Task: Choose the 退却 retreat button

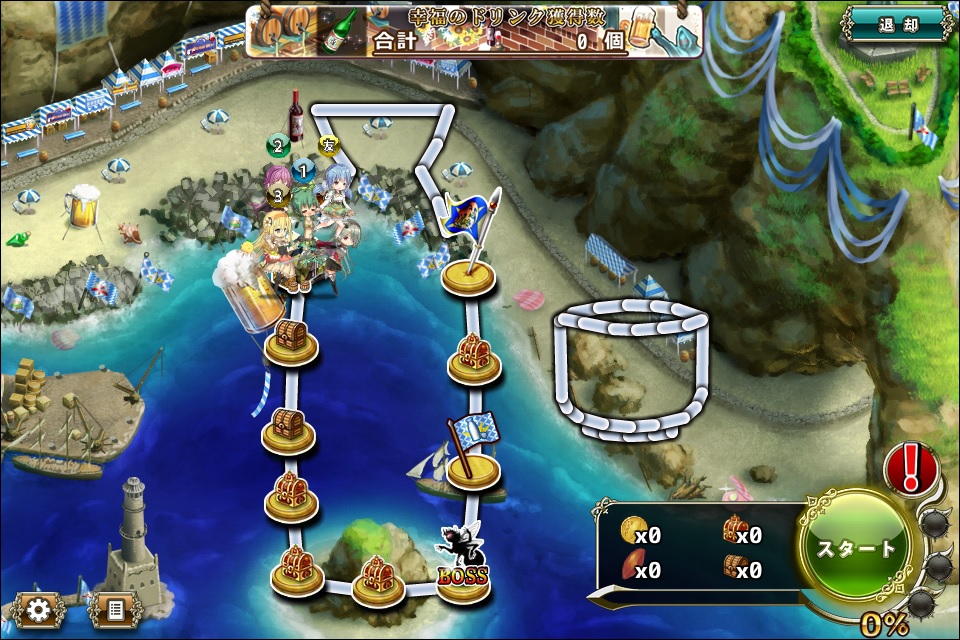Action: coord(896,23)
